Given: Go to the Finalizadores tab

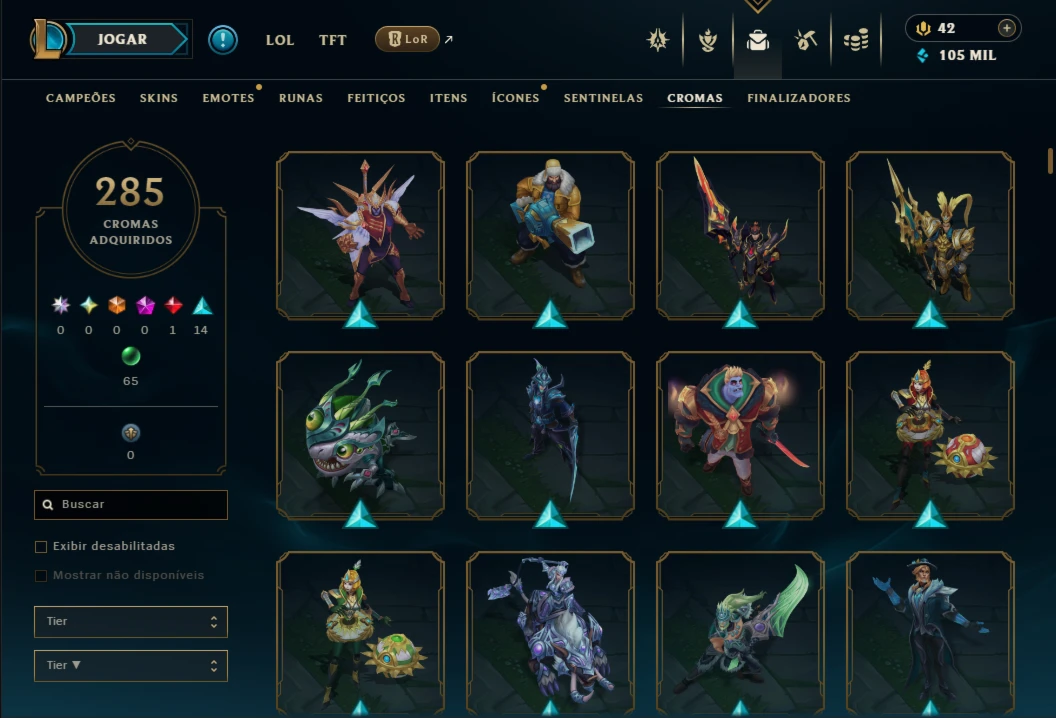Looking at the screenshot, I should click(x=799, y=98).
